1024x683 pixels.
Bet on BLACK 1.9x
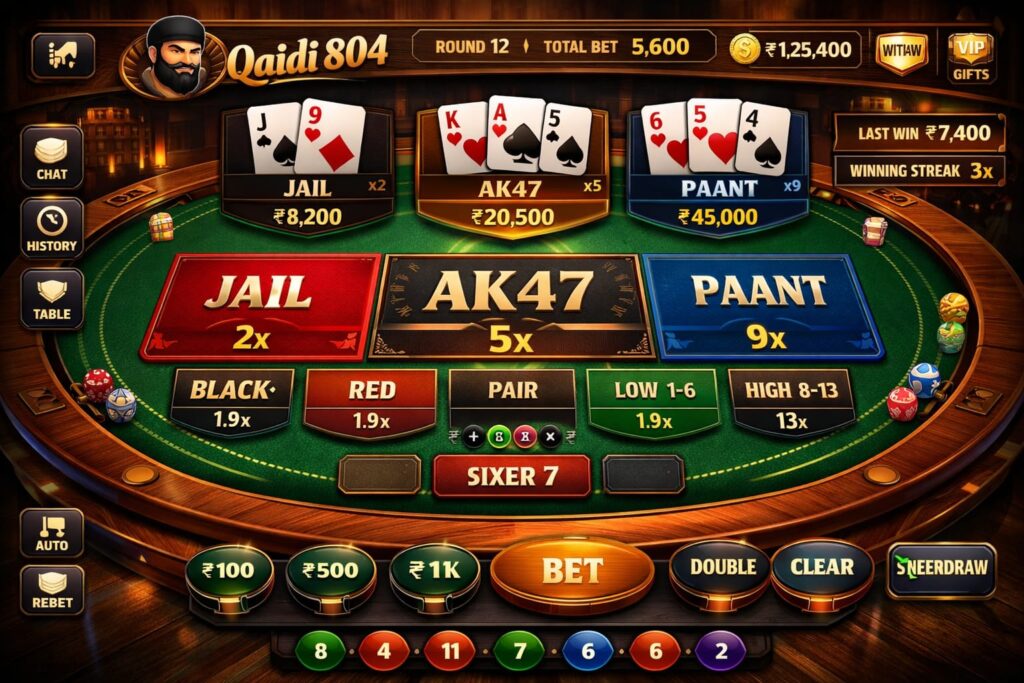point(231,402)
